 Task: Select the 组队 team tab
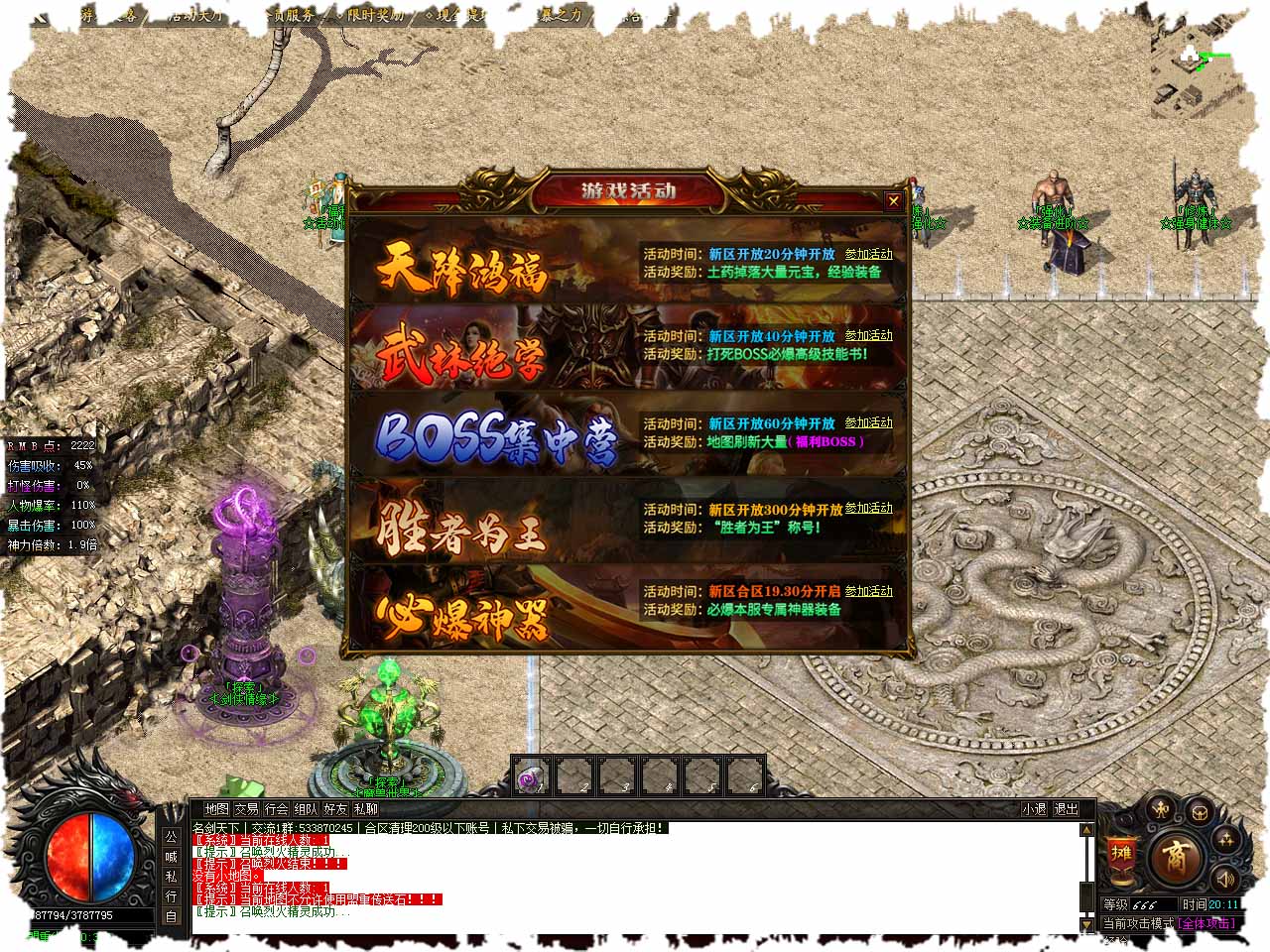pyautogui.click(x=307, y=809)
